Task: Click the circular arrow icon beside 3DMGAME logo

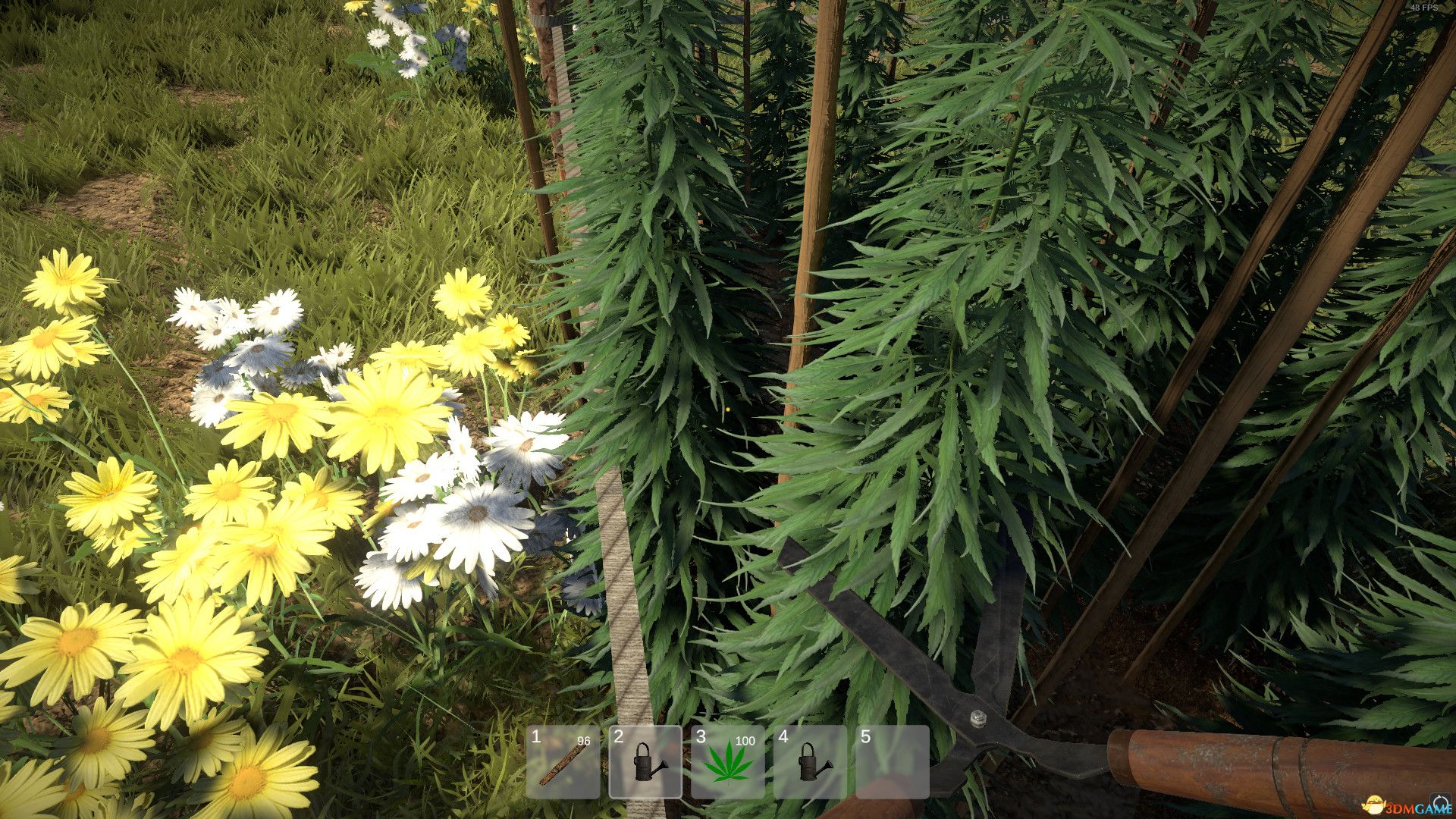Action: click(1440, 802)
